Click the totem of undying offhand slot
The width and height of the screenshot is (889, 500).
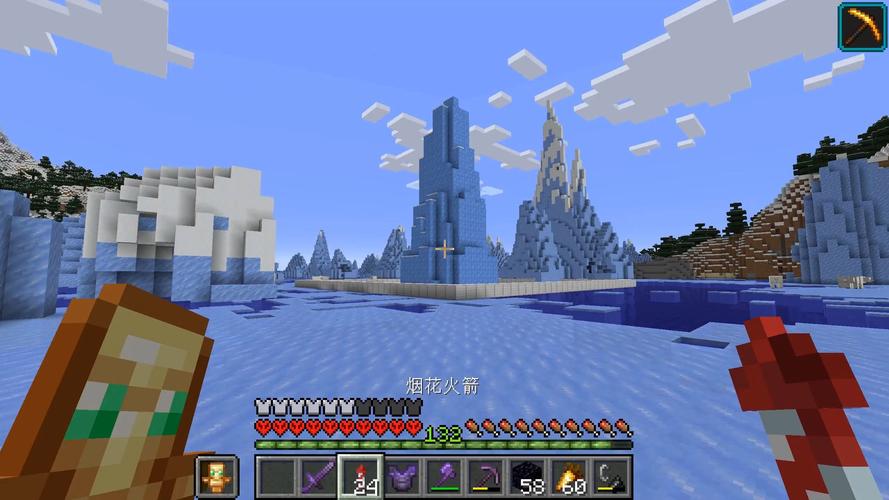pyautogui.click(x=216, y=475)
